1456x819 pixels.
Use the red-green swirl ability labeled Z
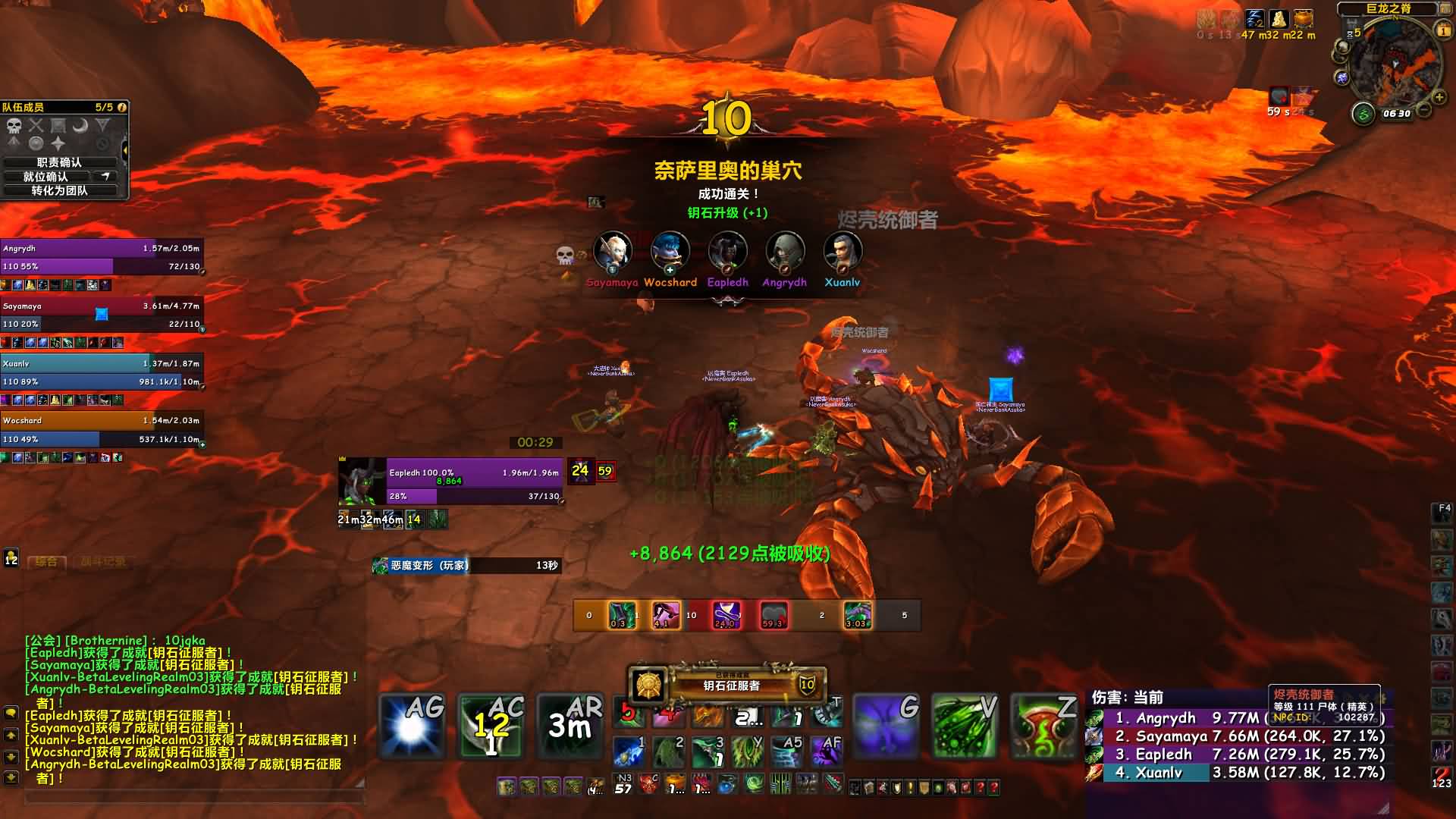point(1043,726)
